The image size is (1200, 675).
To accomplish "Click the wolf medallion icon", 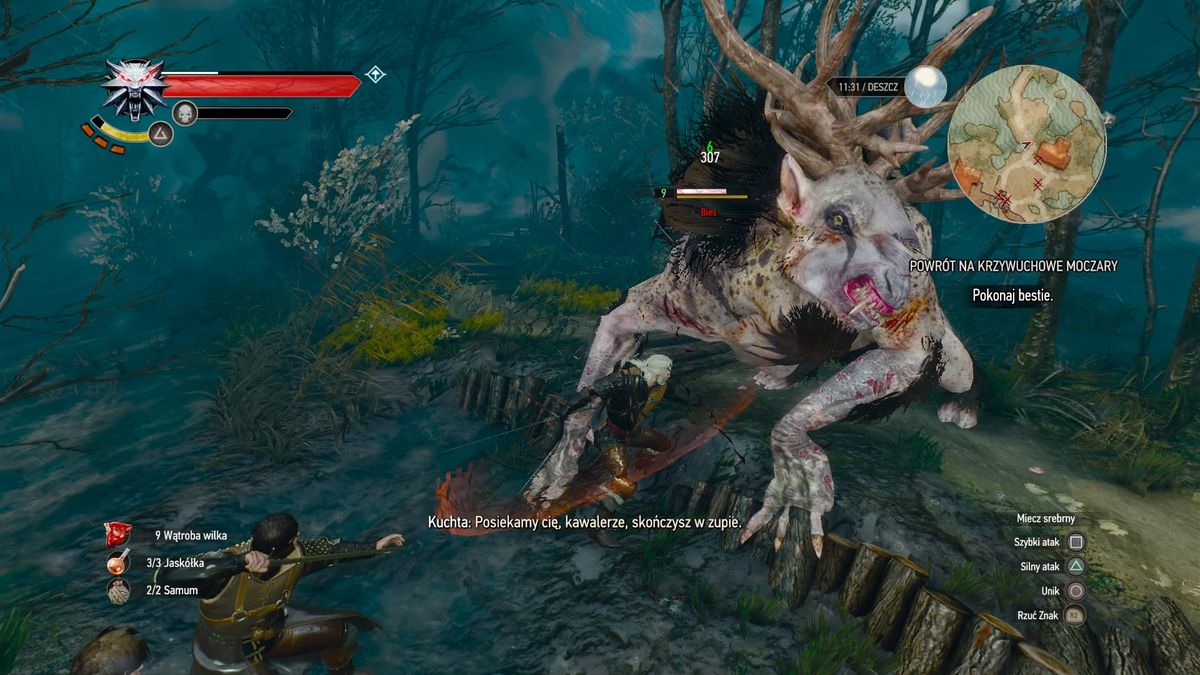I will (x=134, y=88).
